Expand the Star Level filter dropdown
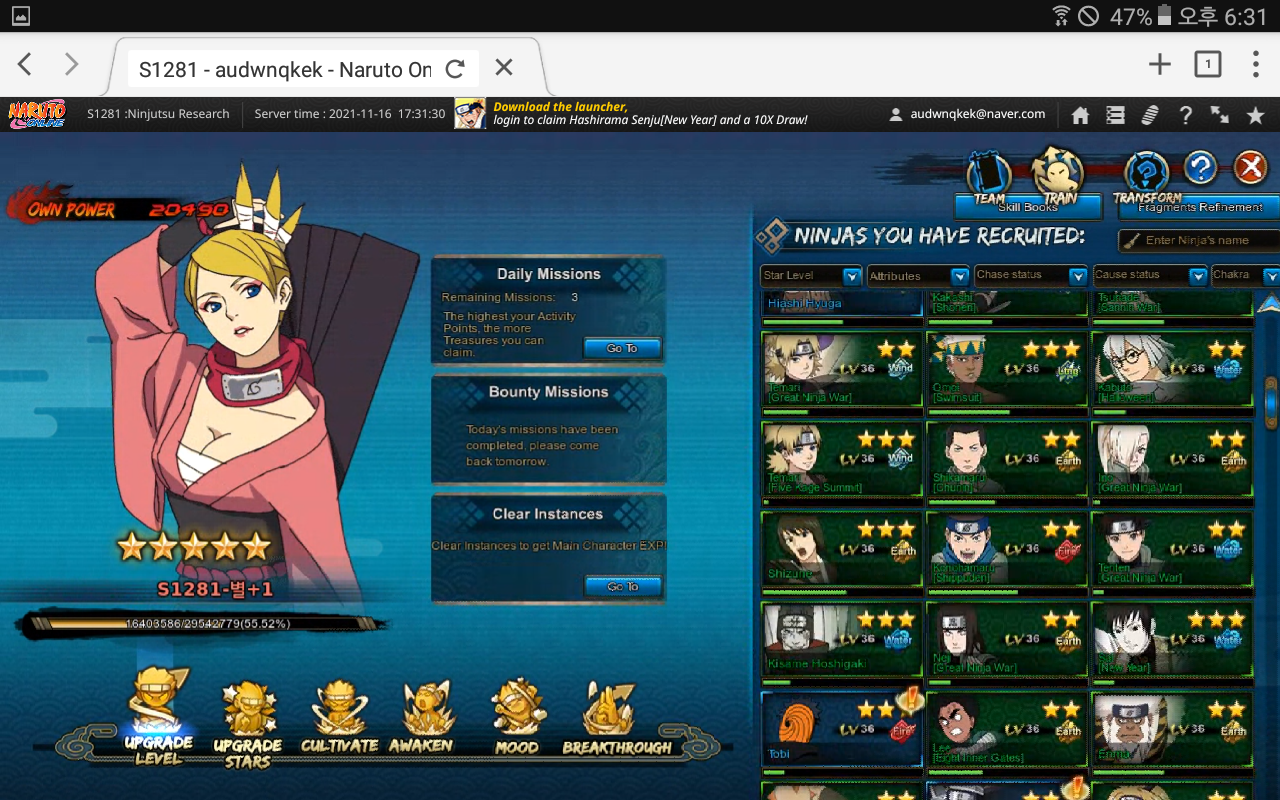Viewport: 1280px width, 800px height. point(811,276)
